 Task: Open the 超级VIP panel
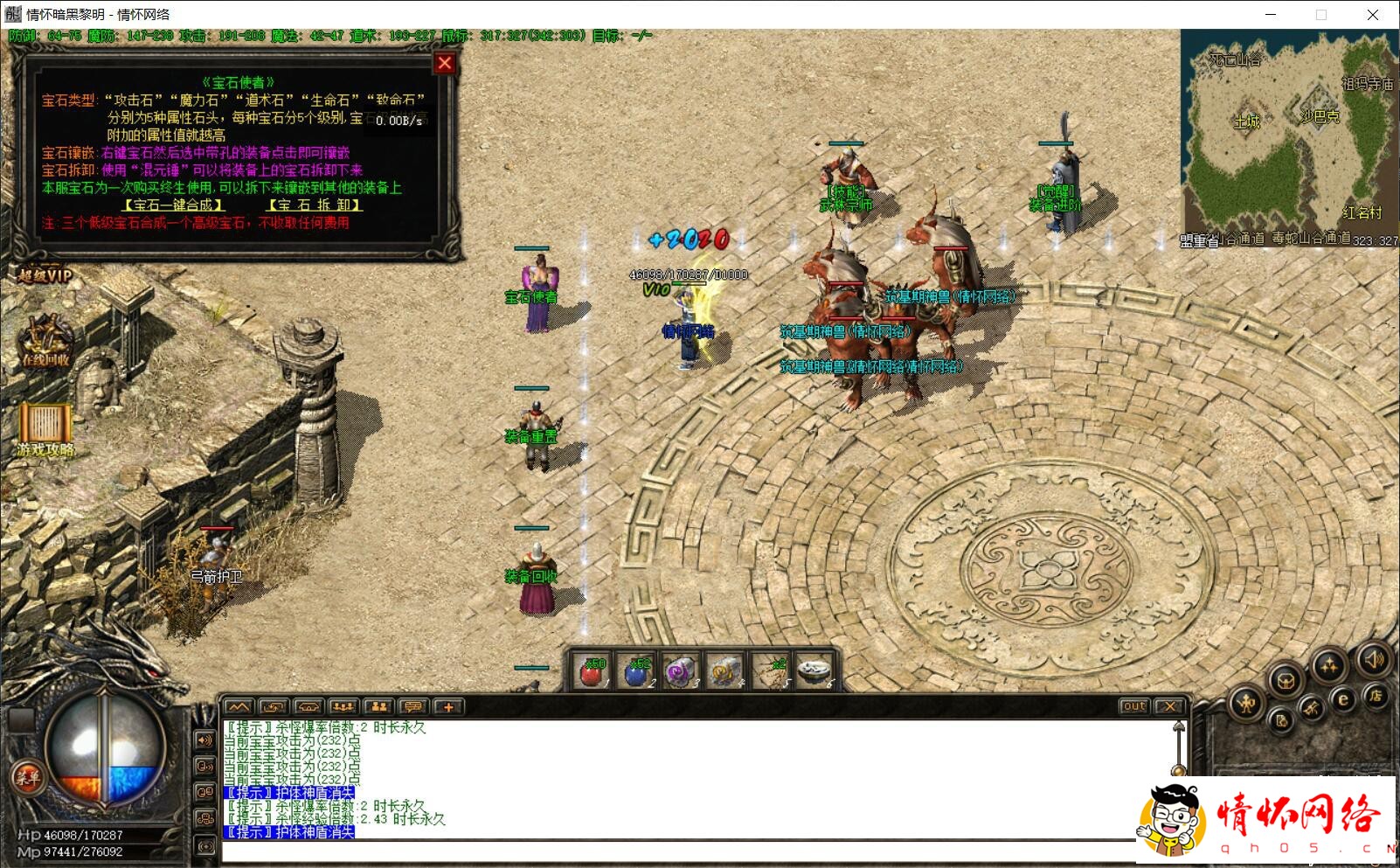click(x=44, y=276)
